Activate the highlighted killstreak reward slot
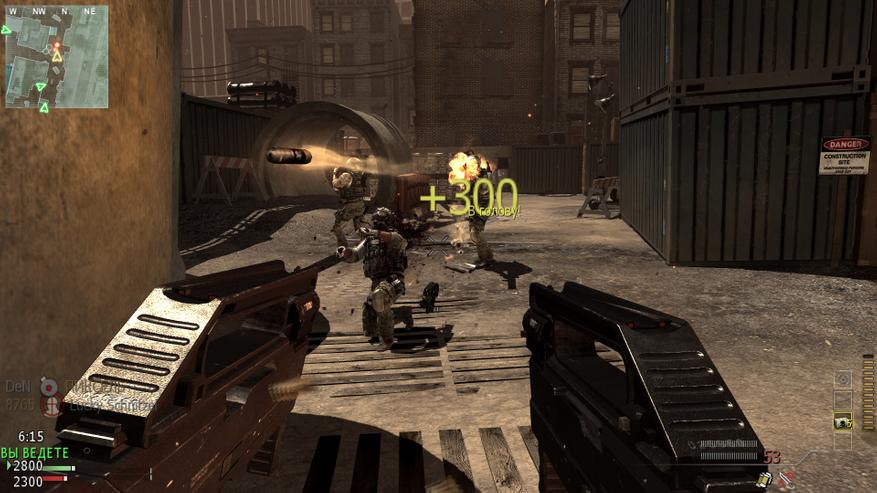The image size is (877, 493). (x=843, y=422)
